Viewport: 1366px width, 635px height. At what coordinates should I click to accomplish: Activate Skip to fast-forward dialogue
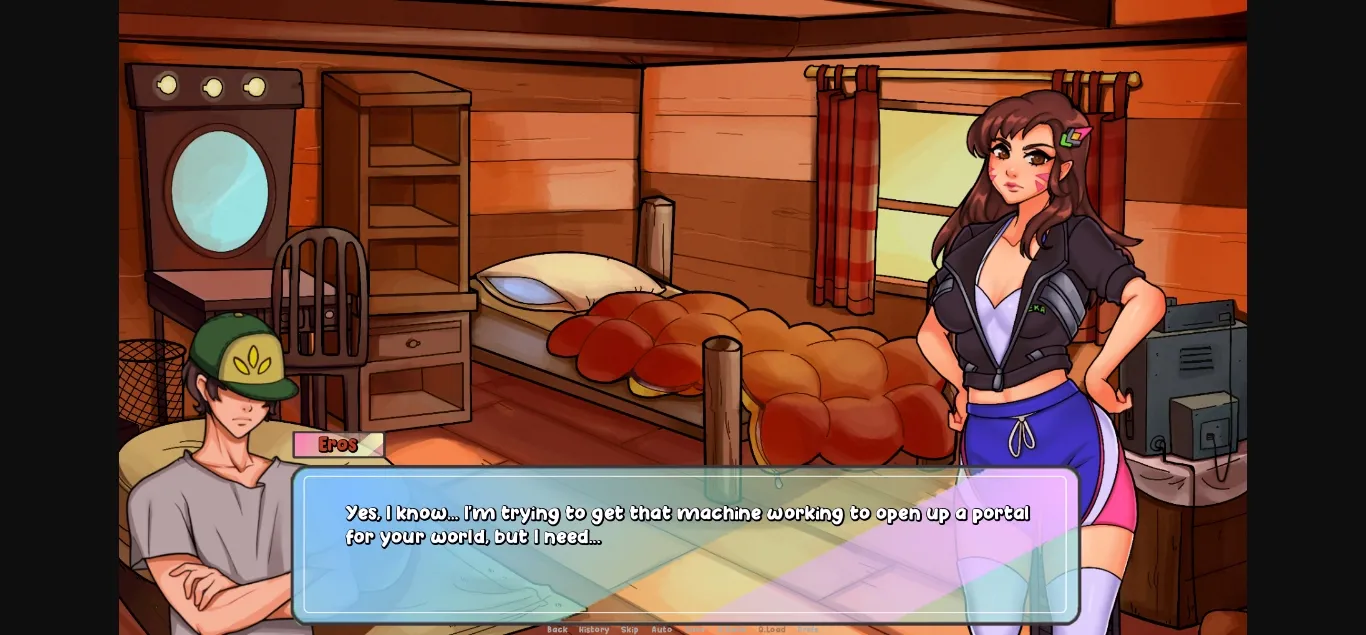(629, 630)
